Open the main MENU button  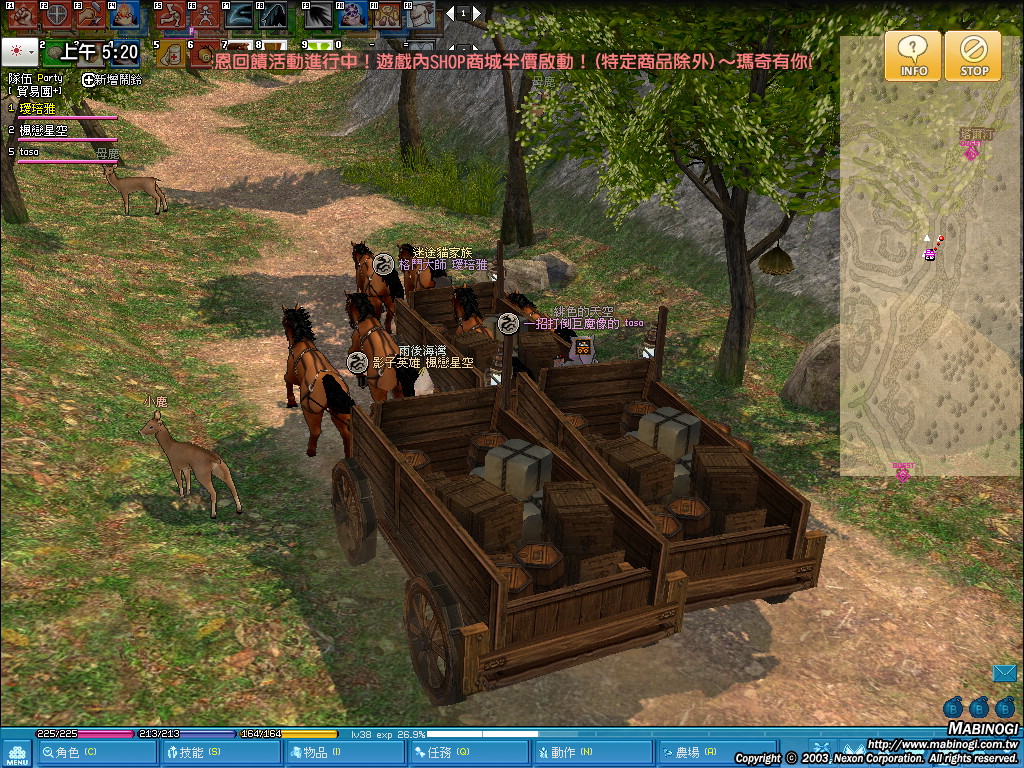tap(17, 753)
